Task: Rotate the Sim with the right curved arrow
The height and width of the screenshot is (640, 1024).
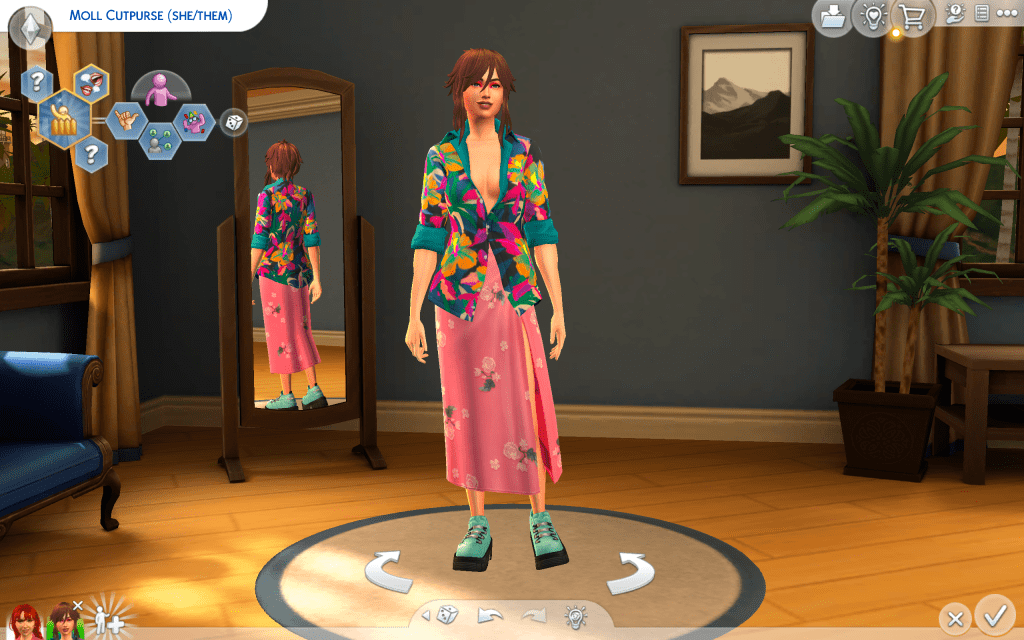Action: point(631,572)
